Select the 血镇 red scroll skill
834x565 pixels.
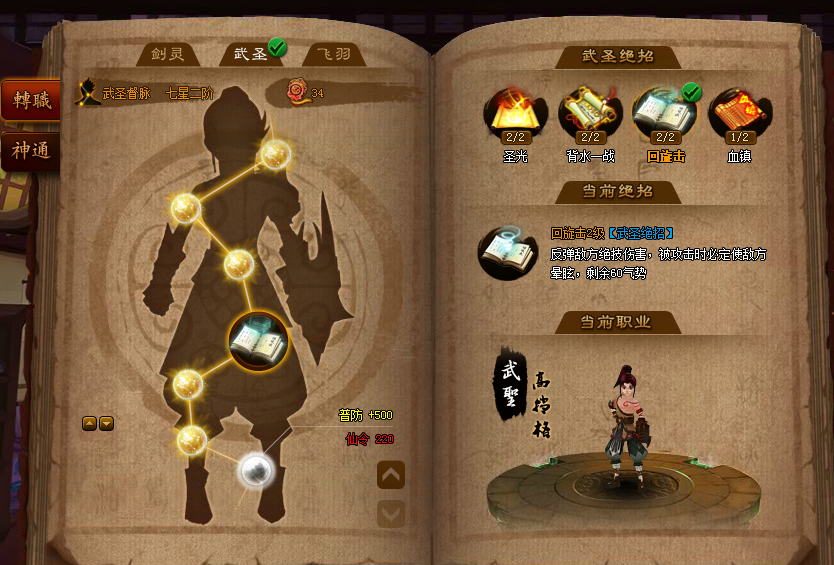click(x=737, y=112)
